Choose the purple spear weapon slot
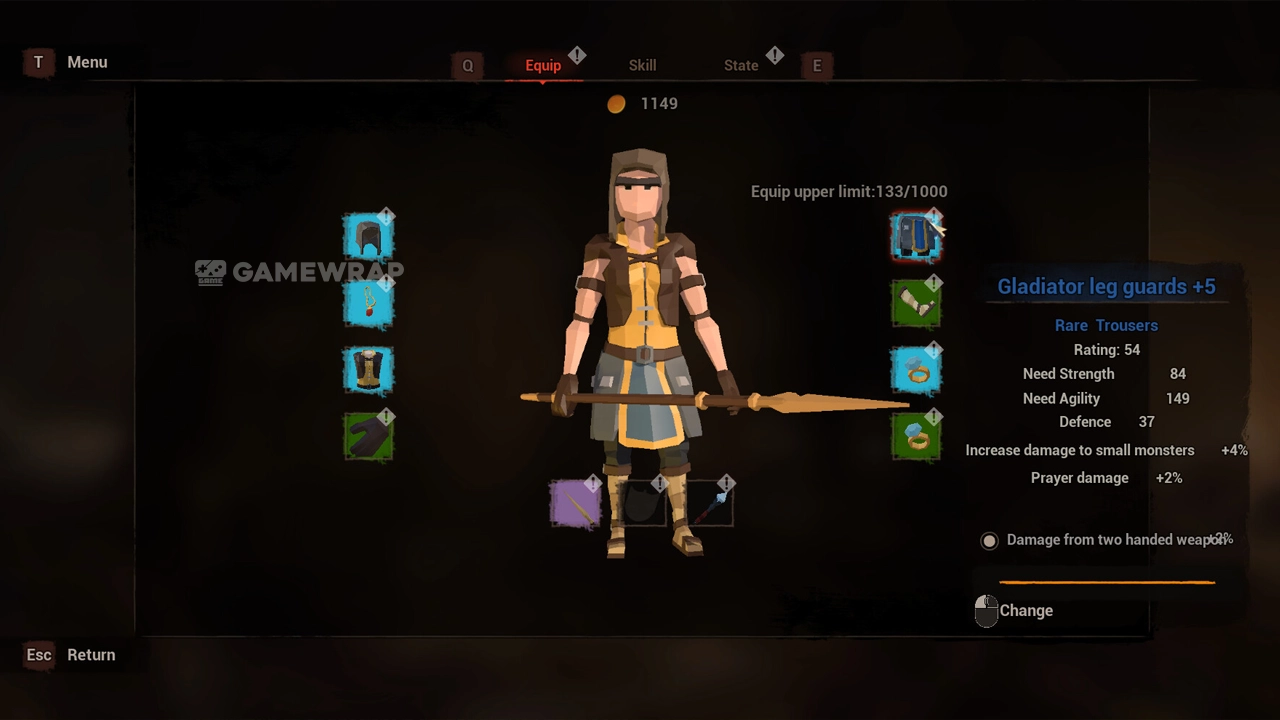Viewport: 1280px width, 720px height. point(575,503)
